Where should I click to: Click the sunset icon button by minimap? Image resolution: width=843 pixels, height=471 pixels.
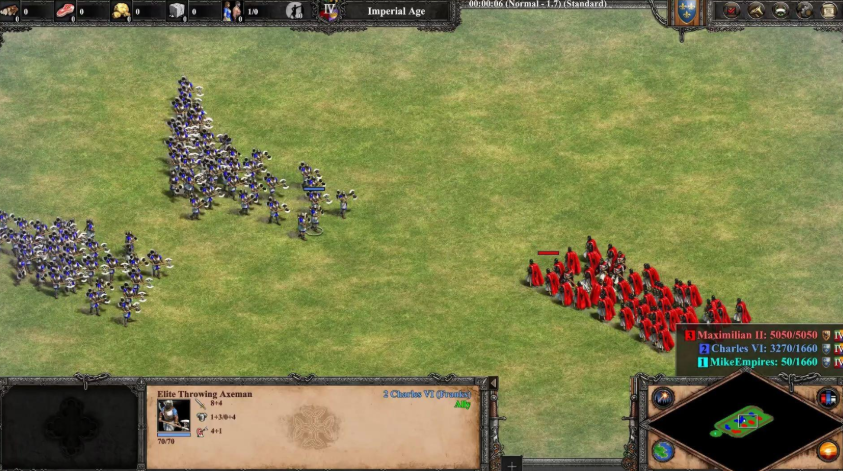(828, 450)
